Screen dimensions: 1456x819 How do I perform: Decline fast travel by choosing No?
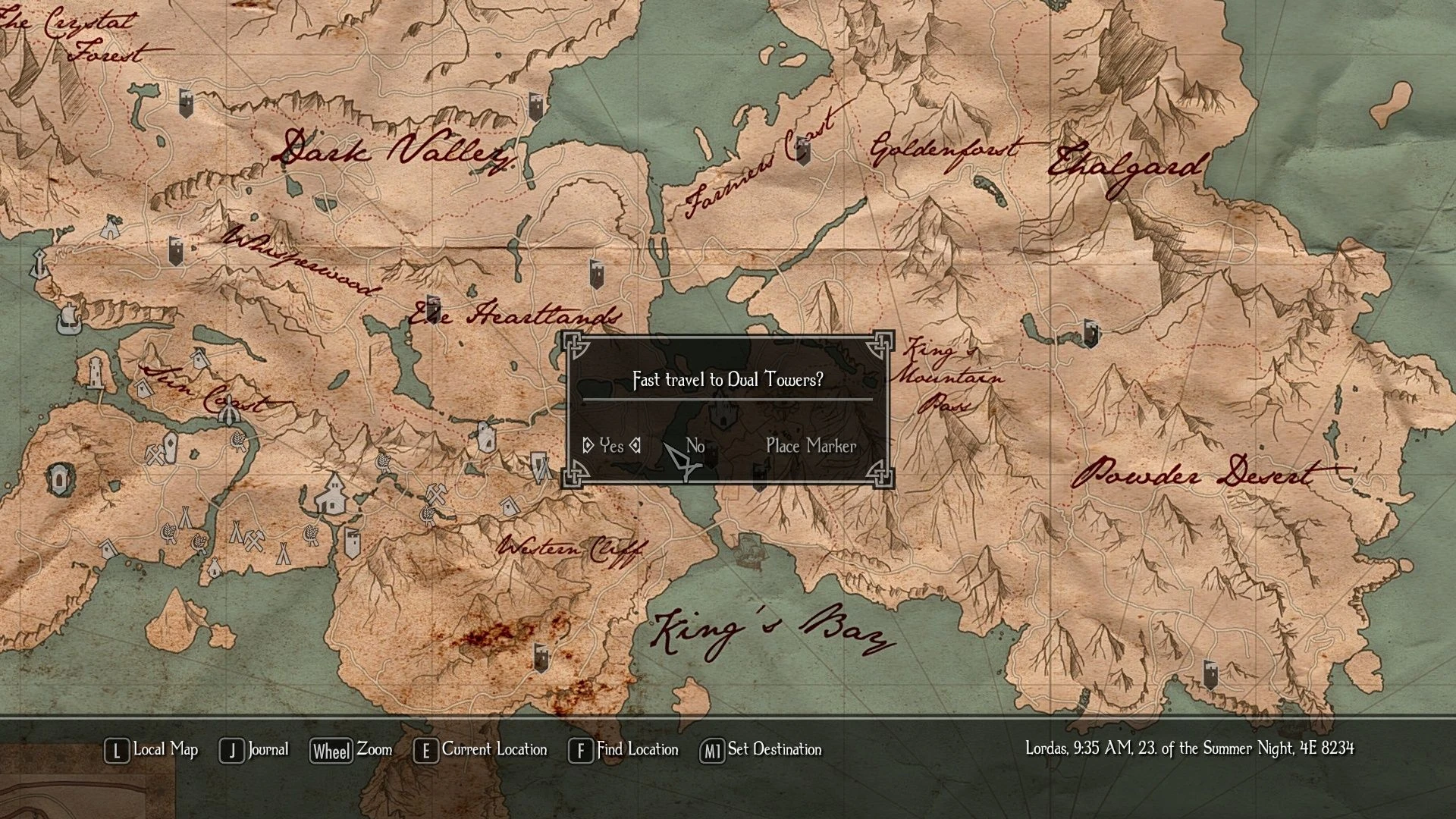coord(695,446)
